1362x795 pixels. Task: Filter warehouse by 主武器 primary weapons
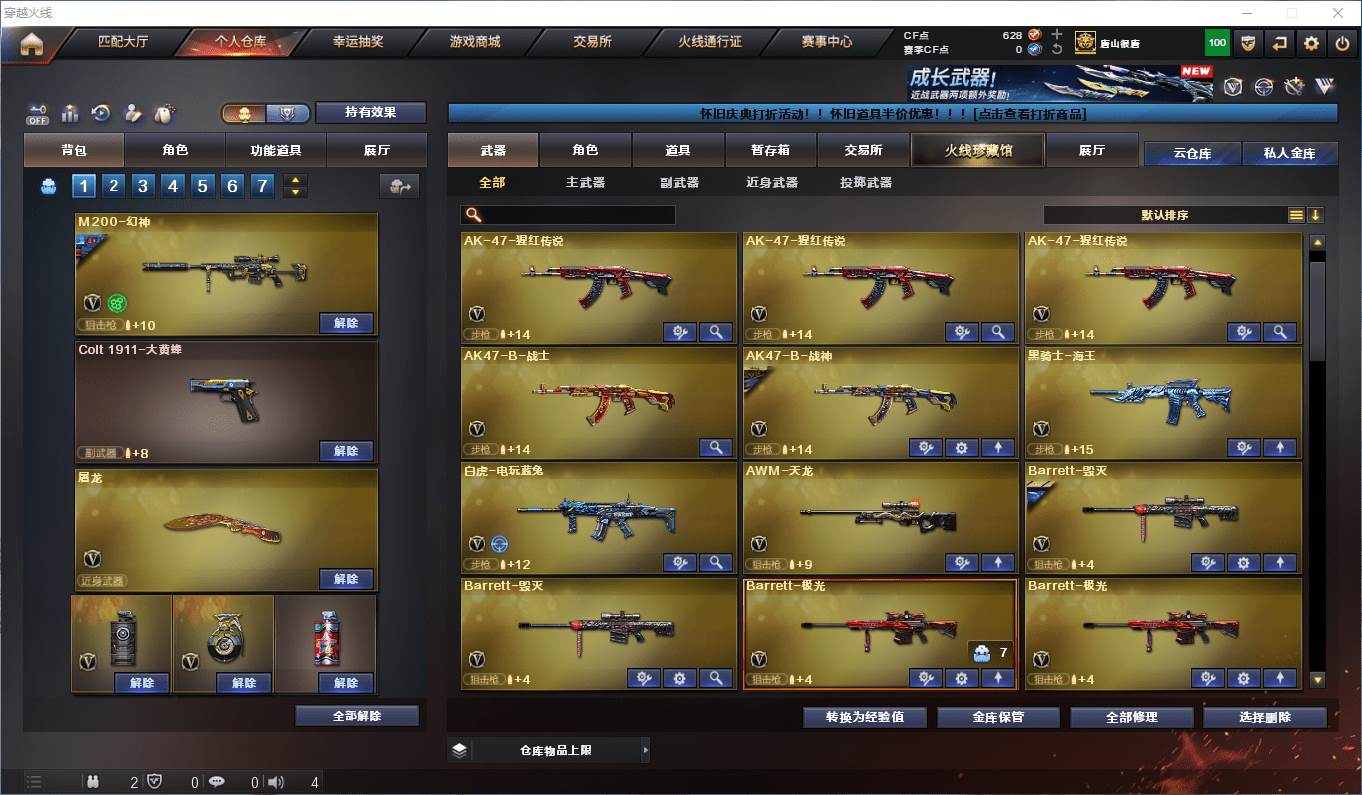[585, 182]
